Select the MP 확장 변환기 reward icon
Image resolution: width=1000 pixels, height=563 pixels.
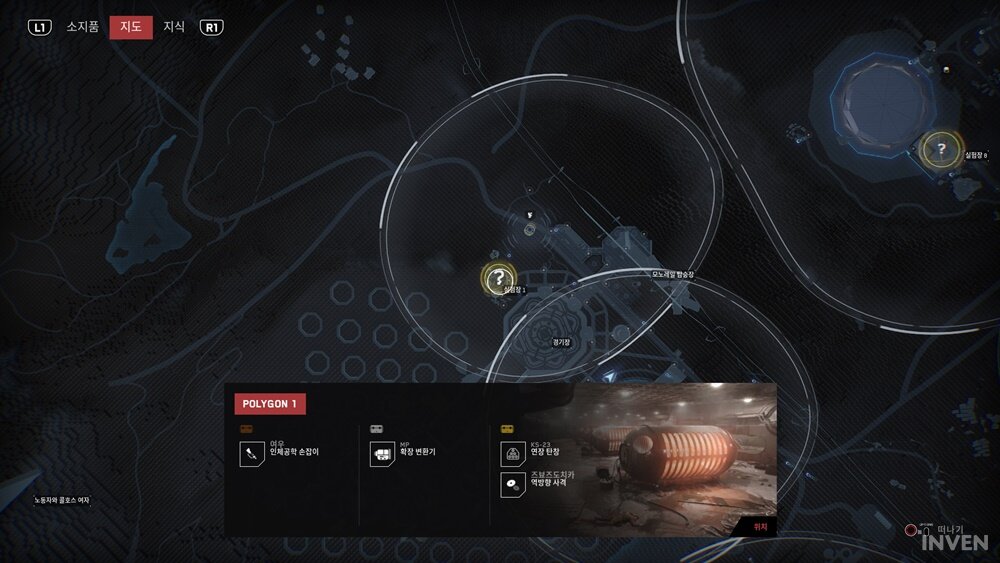(x=382, y=455)
